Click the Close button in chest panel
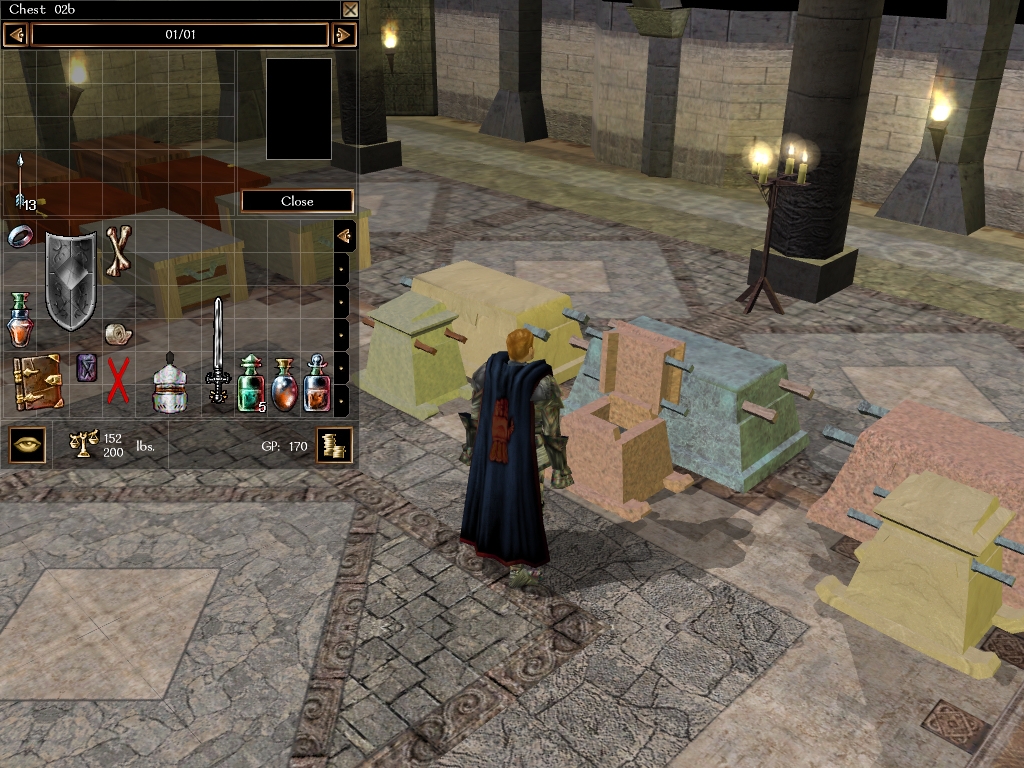Image resolution: width=1024 pixels, height=768 pixels. pyautogui.click(x=297, y=201)
